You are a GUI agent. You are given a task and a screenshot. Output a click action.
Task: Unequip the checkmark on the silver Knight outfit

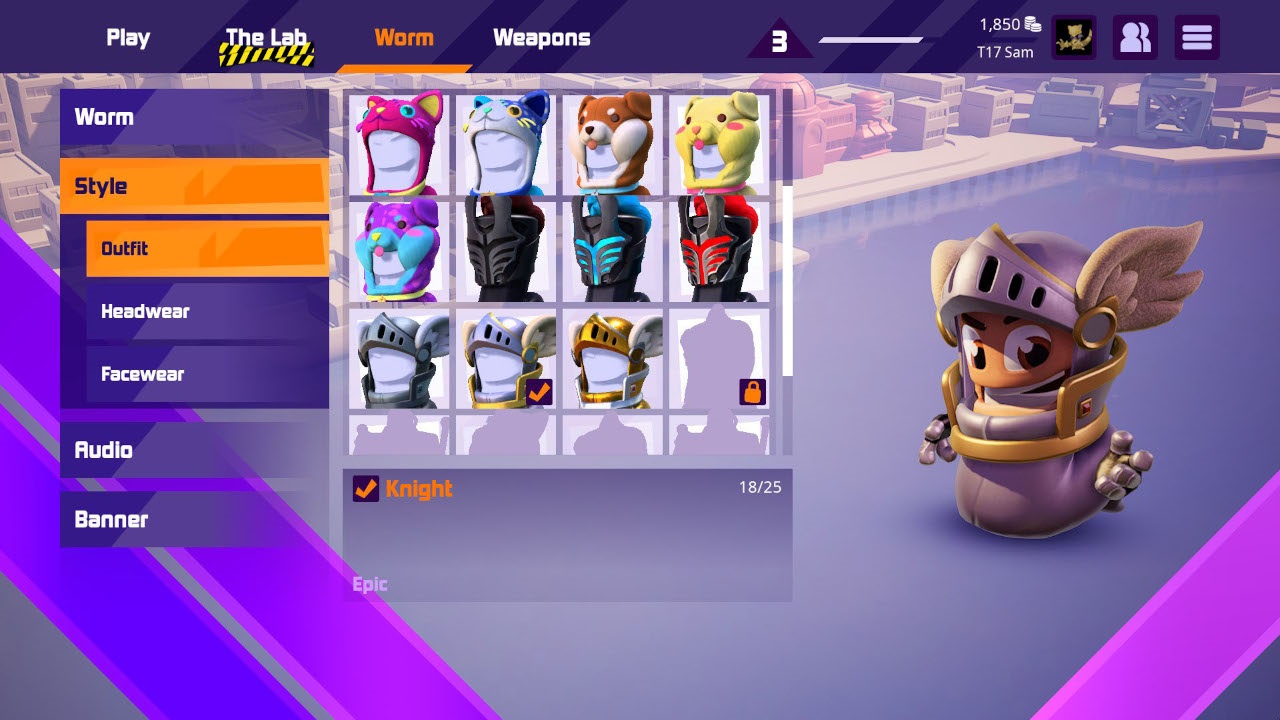[540, 394]
